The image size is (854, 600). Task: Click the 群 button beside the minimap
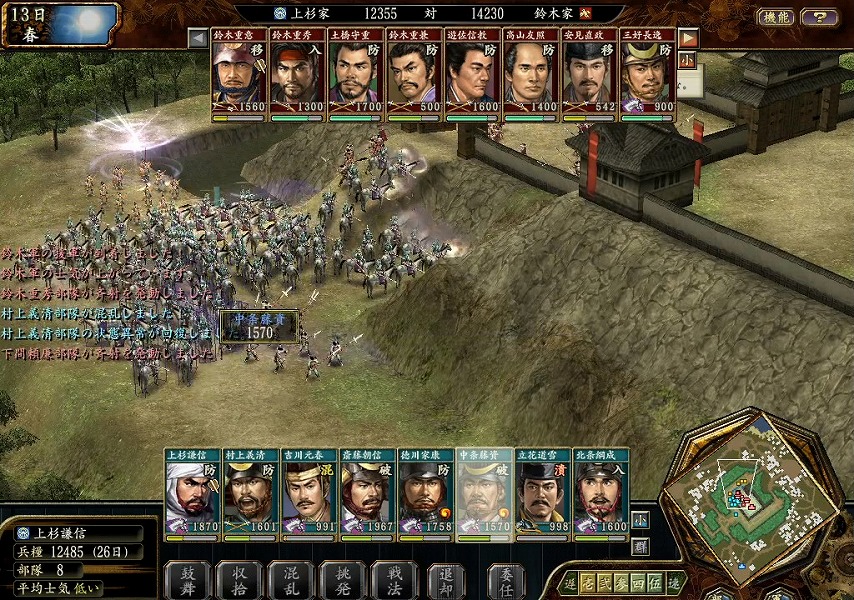coord(640,546)
